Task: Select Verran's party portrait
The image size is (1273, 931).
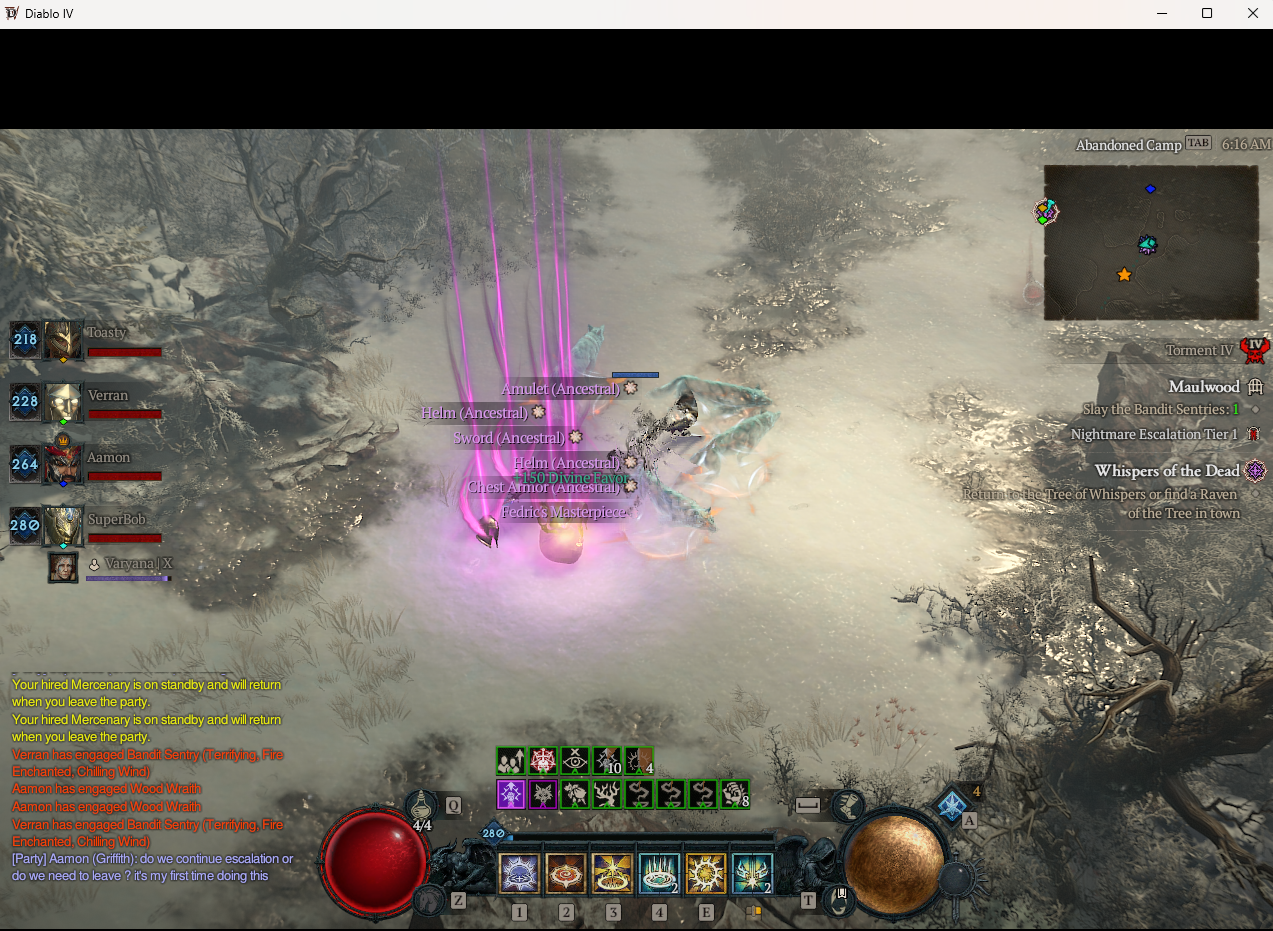Action: [x=63, y=403]
